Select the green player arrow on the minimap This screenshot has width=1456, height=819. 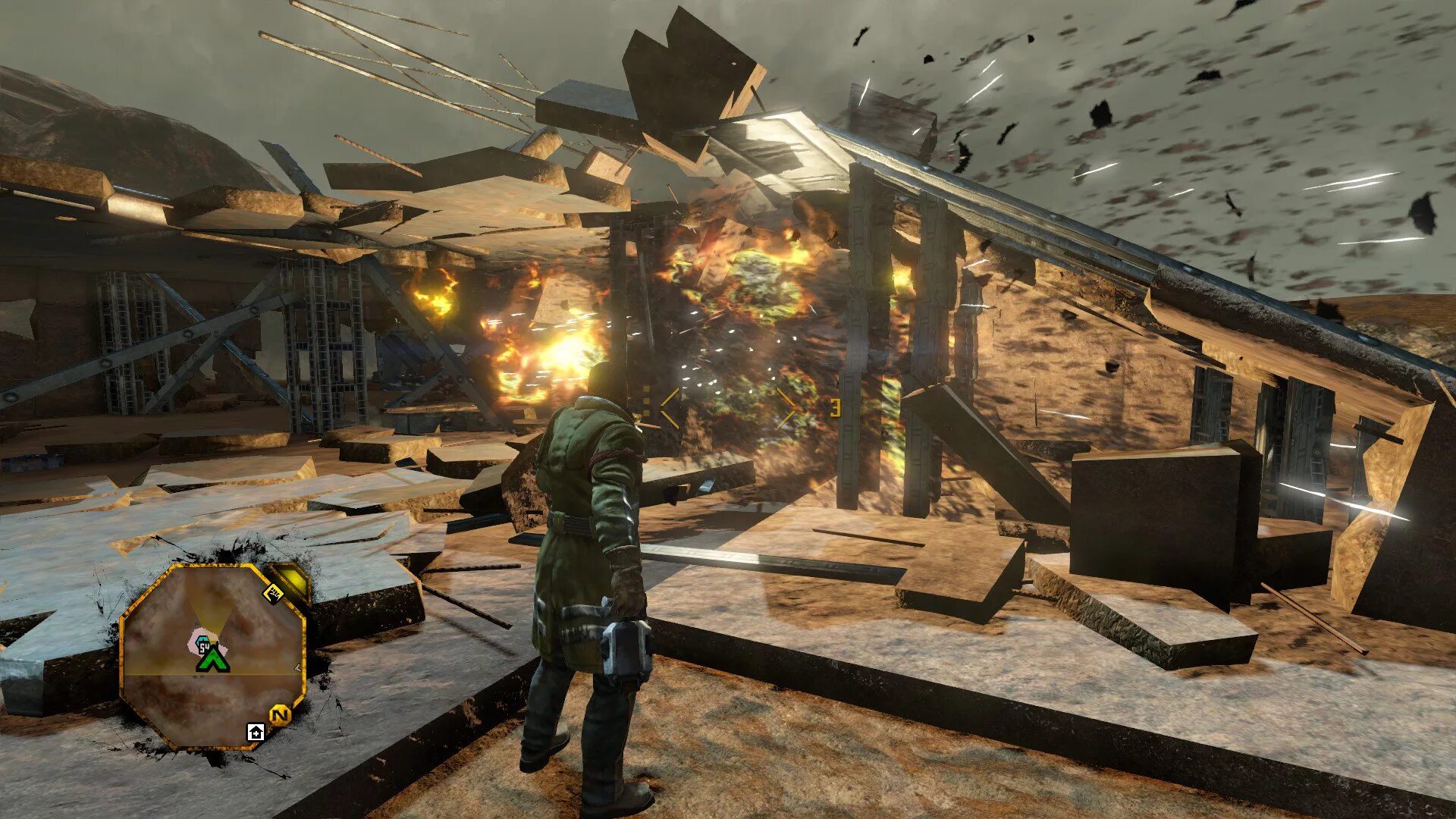213,658
